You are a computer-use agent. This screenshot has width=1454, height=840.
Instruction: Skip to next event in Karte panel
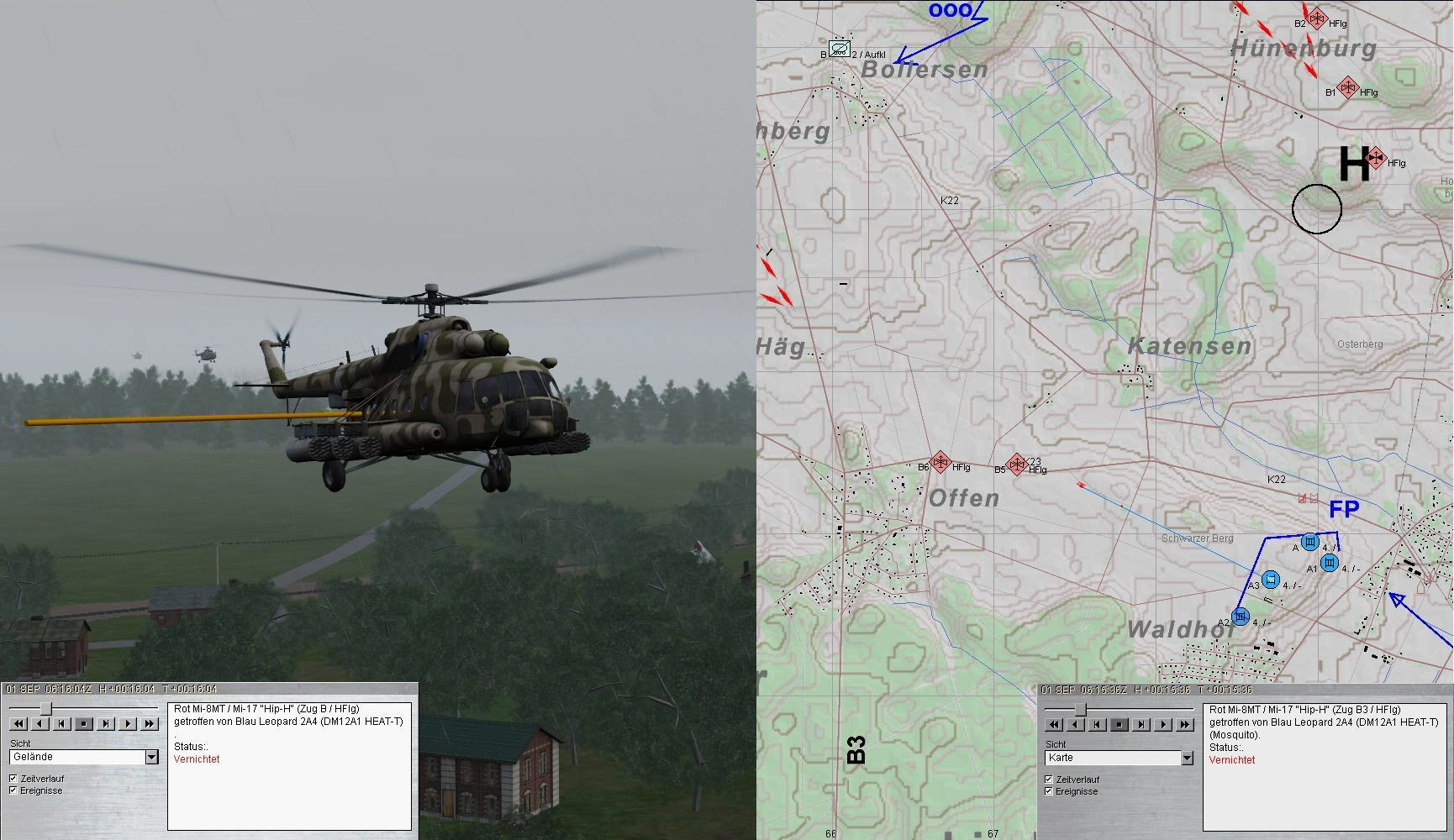(1141, 724)
